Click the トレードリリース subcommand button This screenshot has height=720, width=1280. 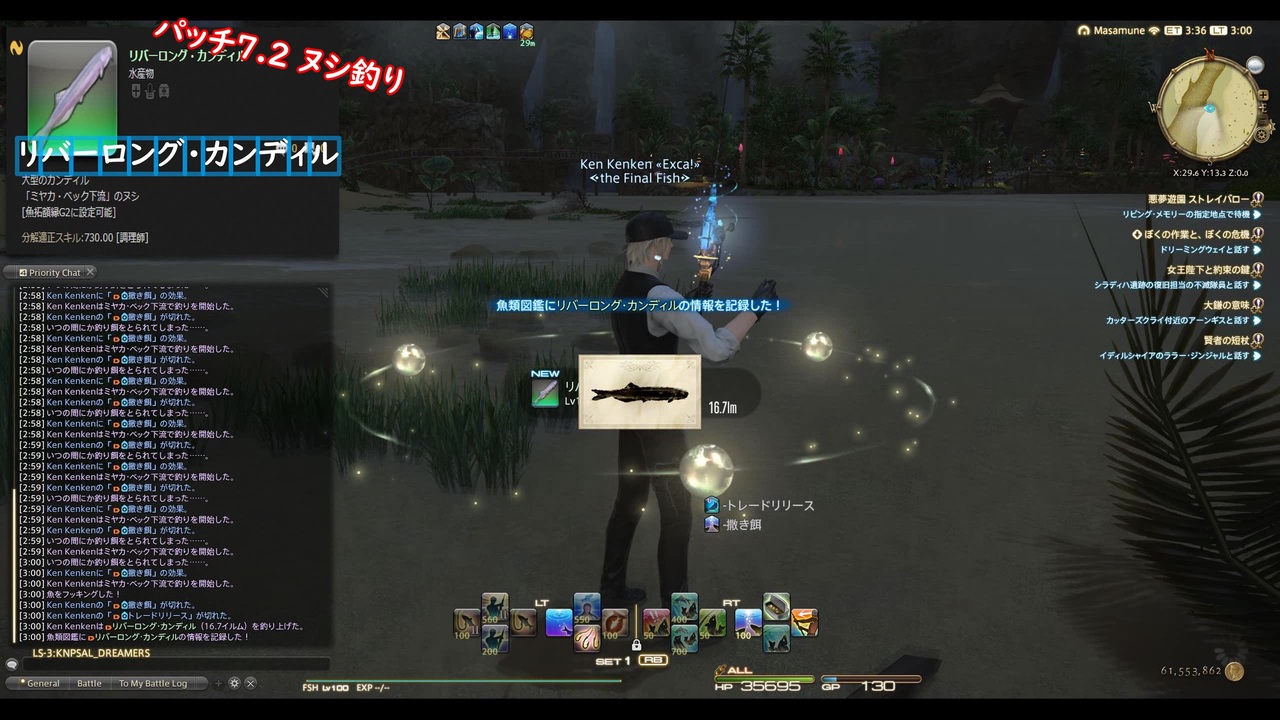(x=764, y=505)
